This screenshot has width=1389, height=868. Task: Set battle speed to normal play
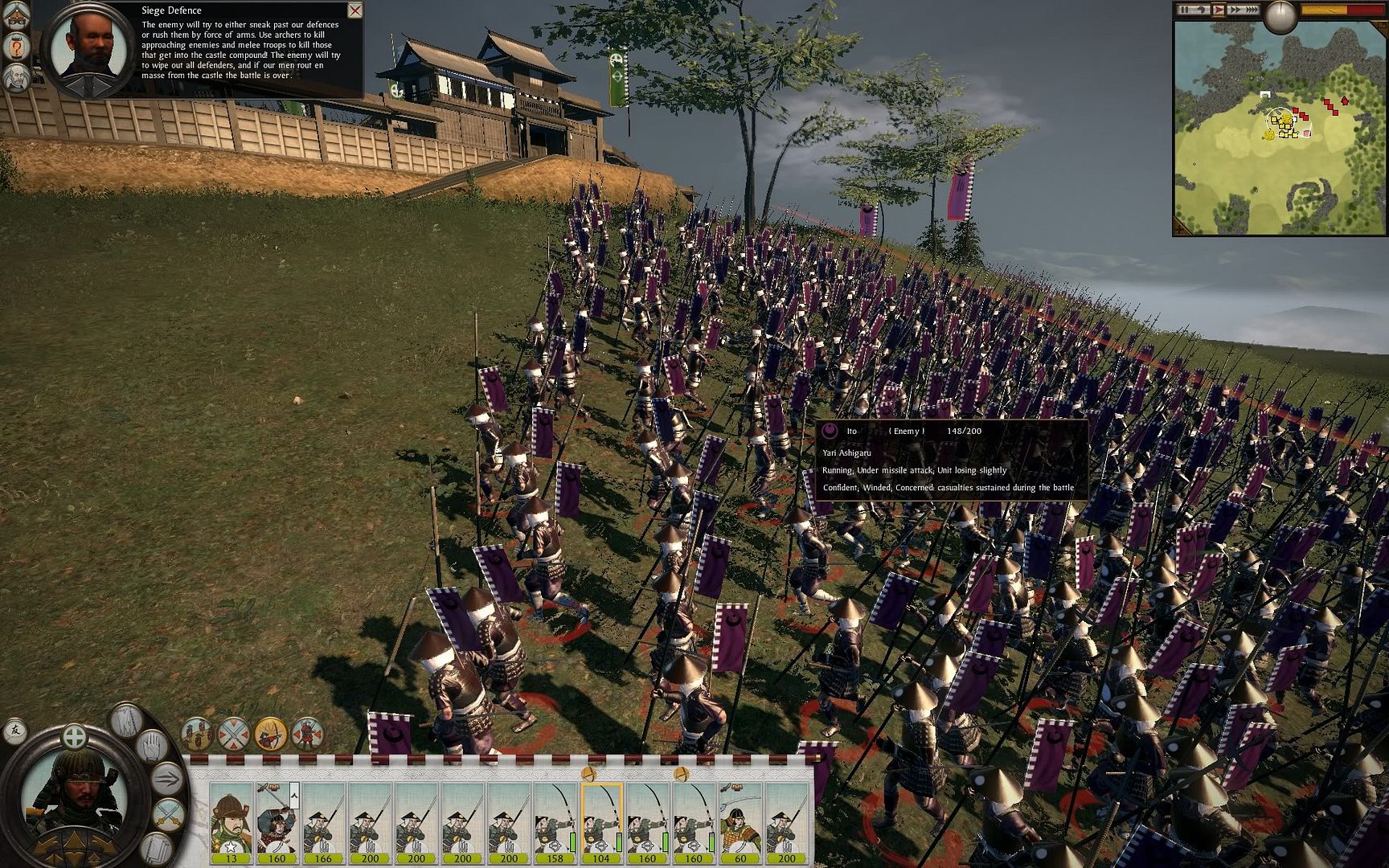pyautogui.click(x=1219, y=10)
